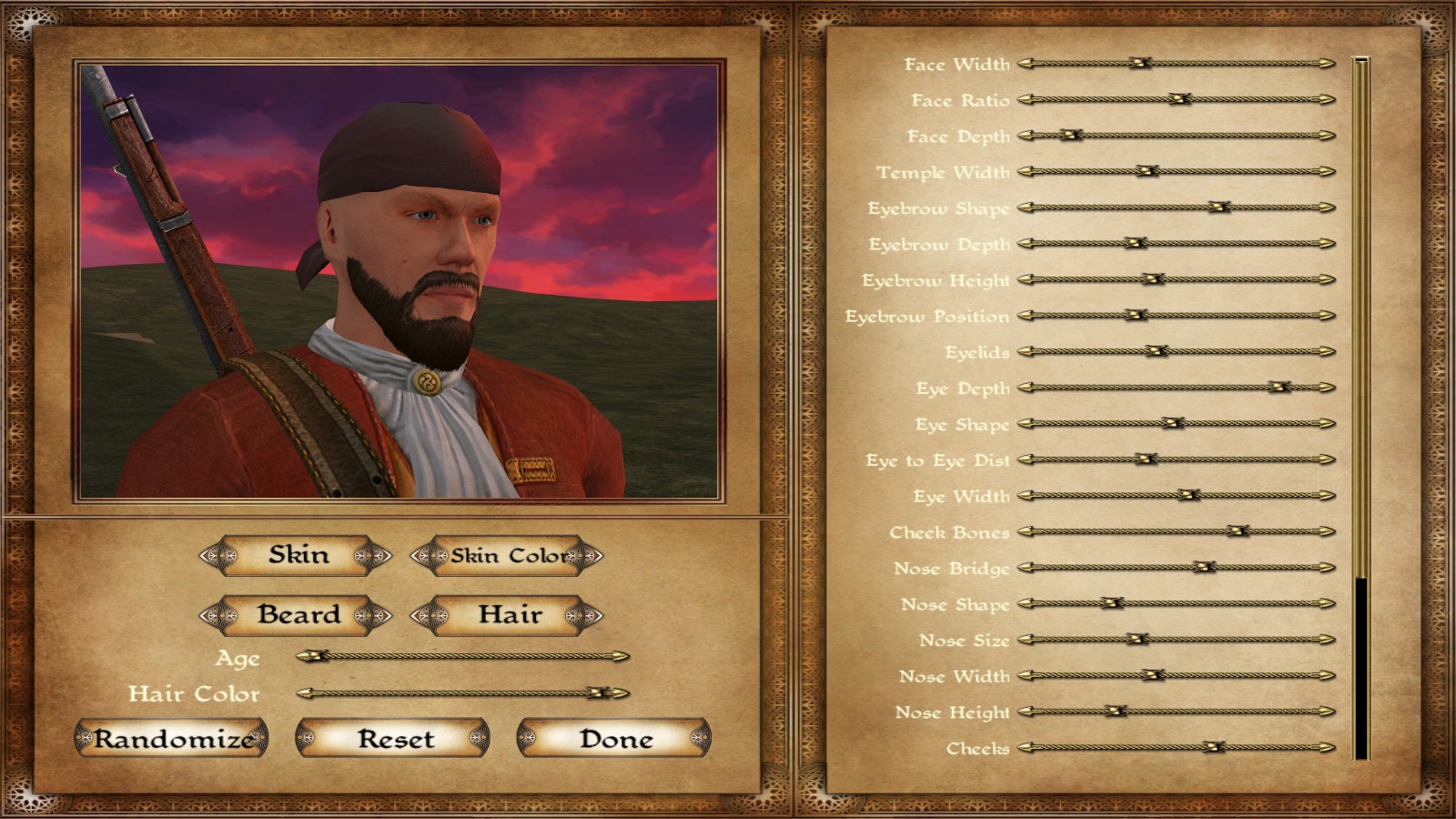The height and width of the screenshot is (819, 1456).
Task: Set the Eye Depth slider
Action: pyautogui.click(x=1176, y=388)
